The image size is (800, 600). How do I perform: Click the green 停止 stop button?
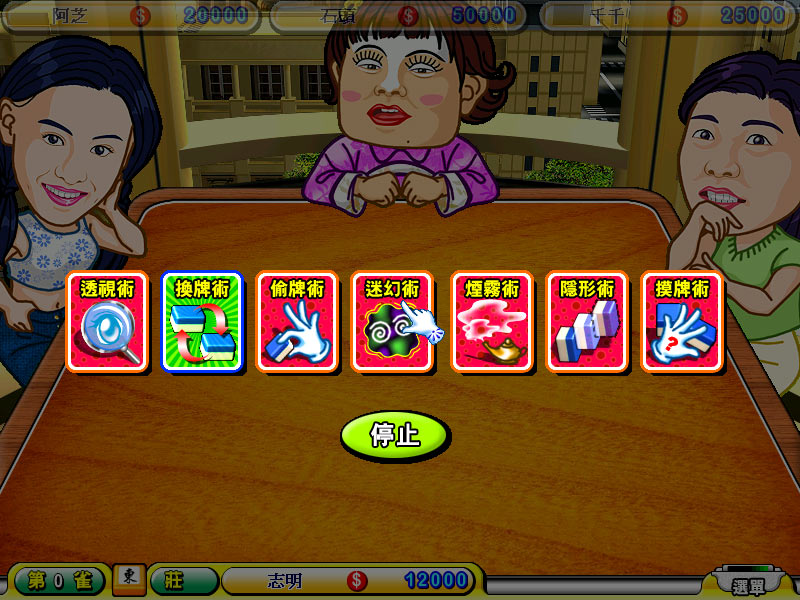point(394,436)
